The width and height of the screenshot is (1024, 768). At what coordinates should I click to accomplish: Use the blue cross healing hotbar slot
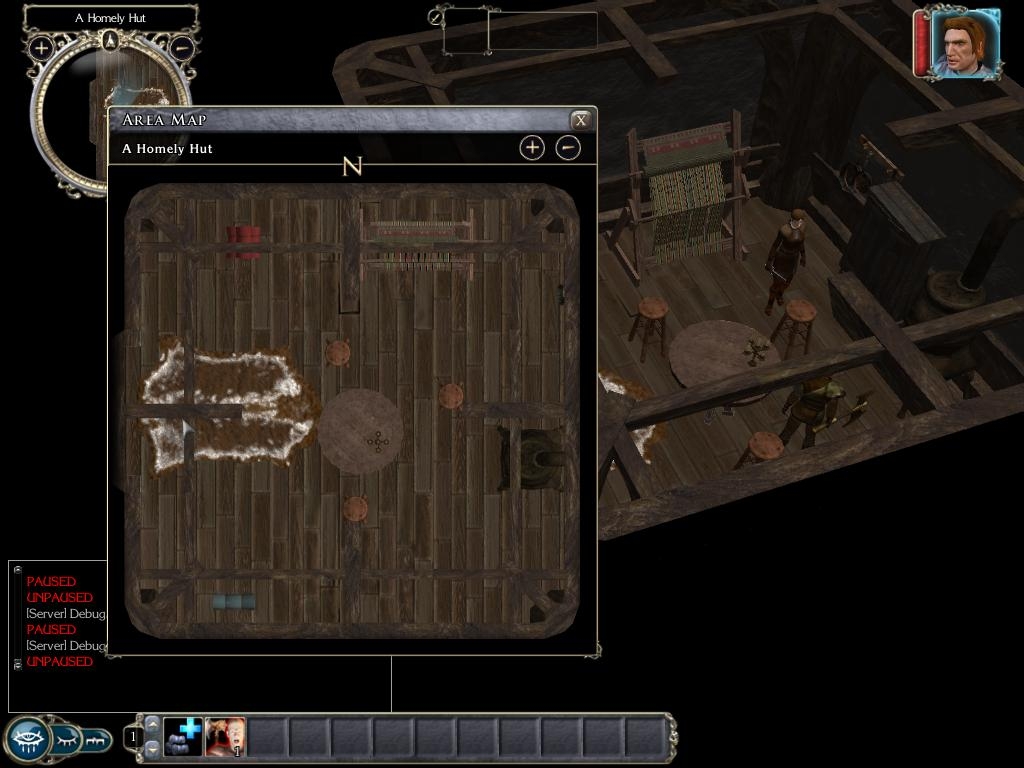click(x=183, y=737)
